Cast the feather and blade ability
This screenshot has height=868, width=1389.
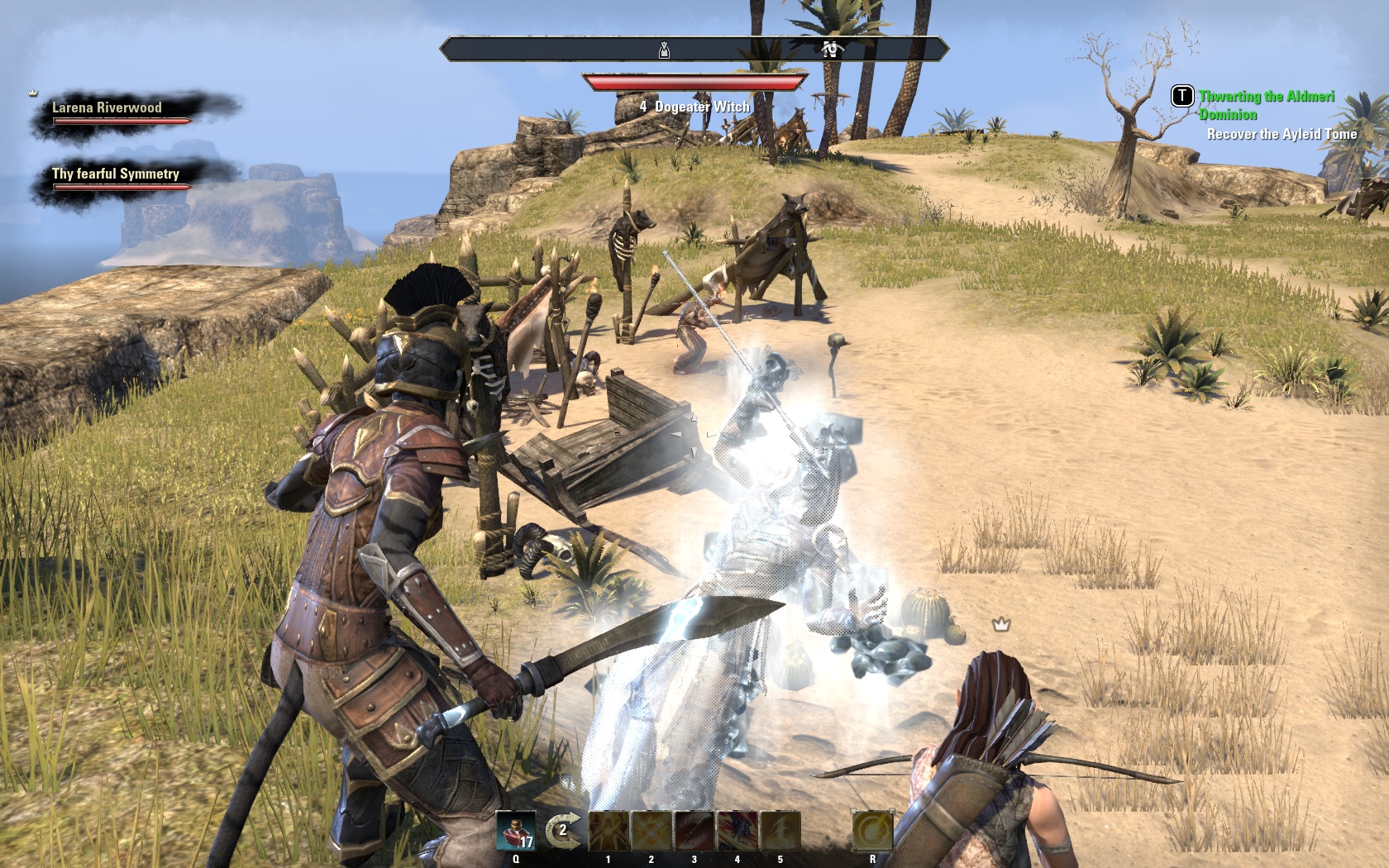694,830
